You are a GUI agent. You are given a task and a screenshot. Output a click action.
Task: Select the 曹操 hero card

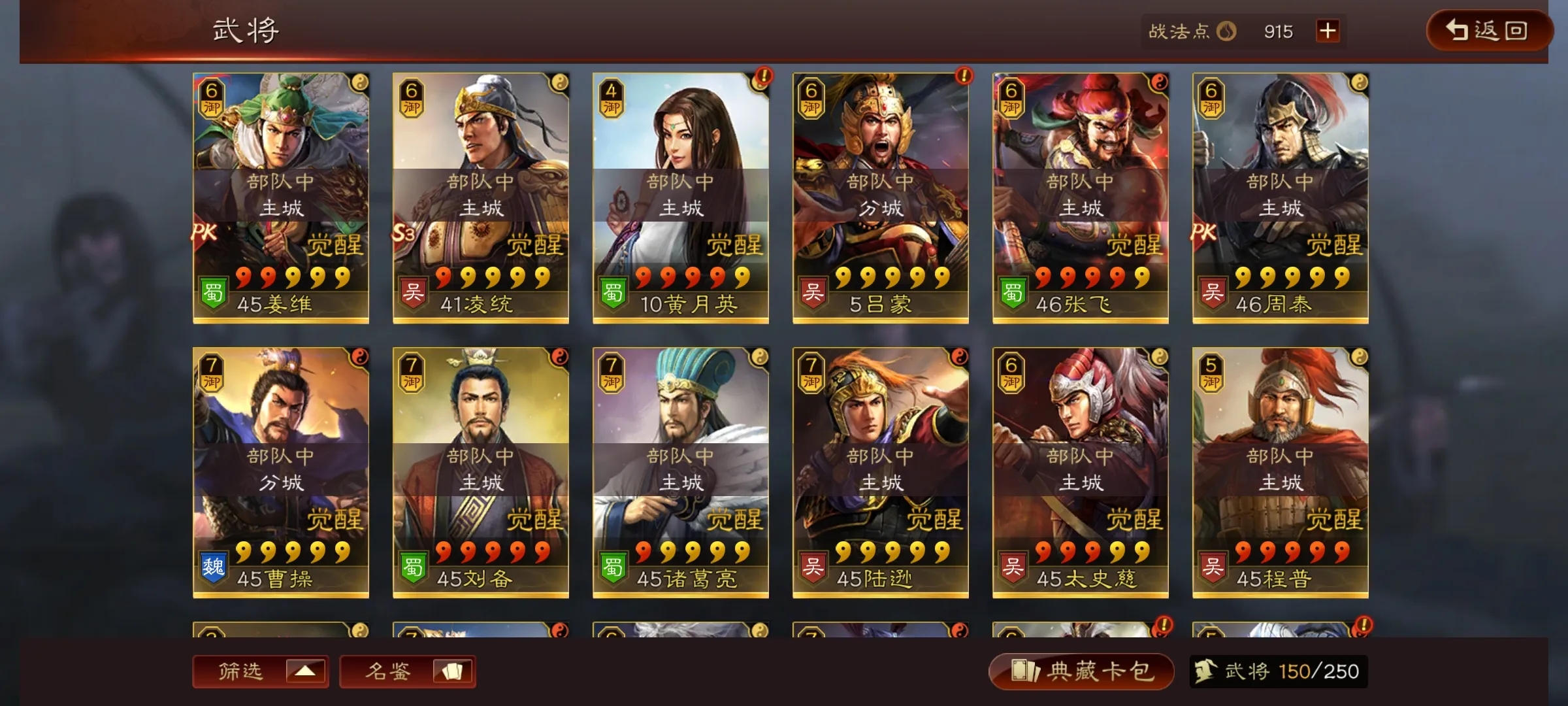[x=281, y=472]
